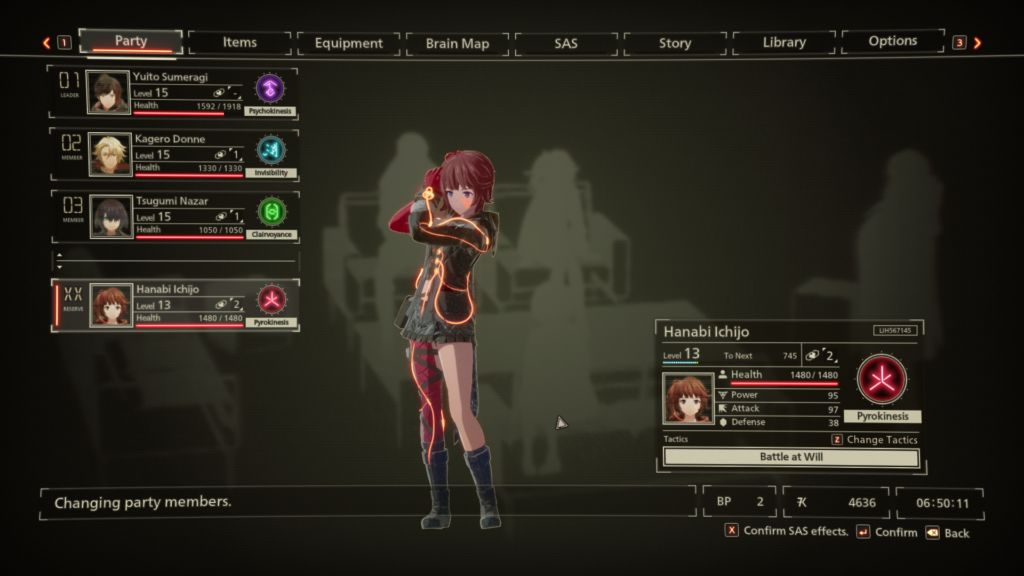The height and width of the screenshot is (576, 1024).
Task: Select the SAS tab
Action: click(x=566, y=43)
